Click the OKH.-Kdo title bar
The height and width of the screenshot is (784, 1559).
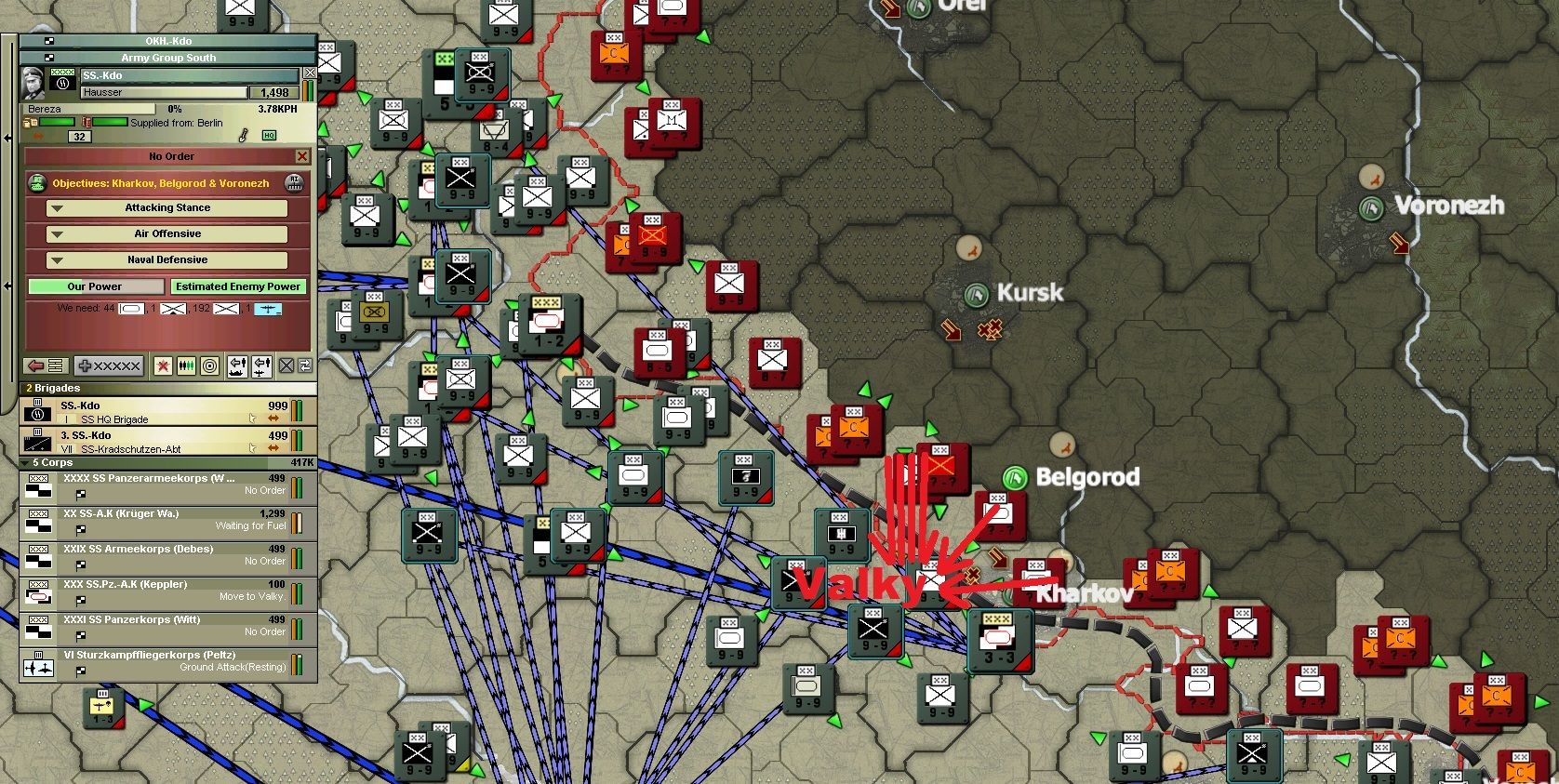(167, 41)
